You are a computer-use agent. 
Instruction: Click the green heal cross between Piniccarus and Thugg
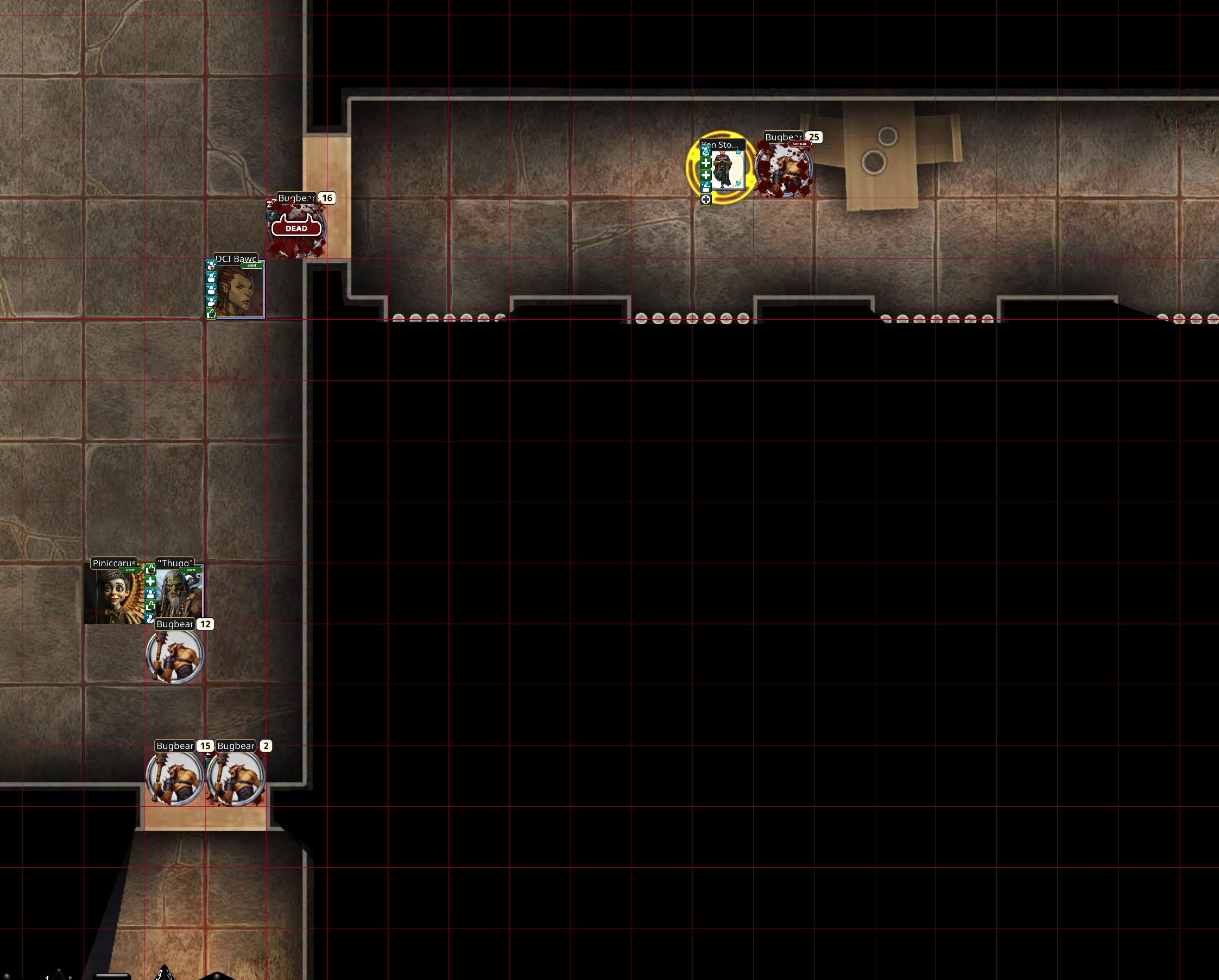coord(150,583)
